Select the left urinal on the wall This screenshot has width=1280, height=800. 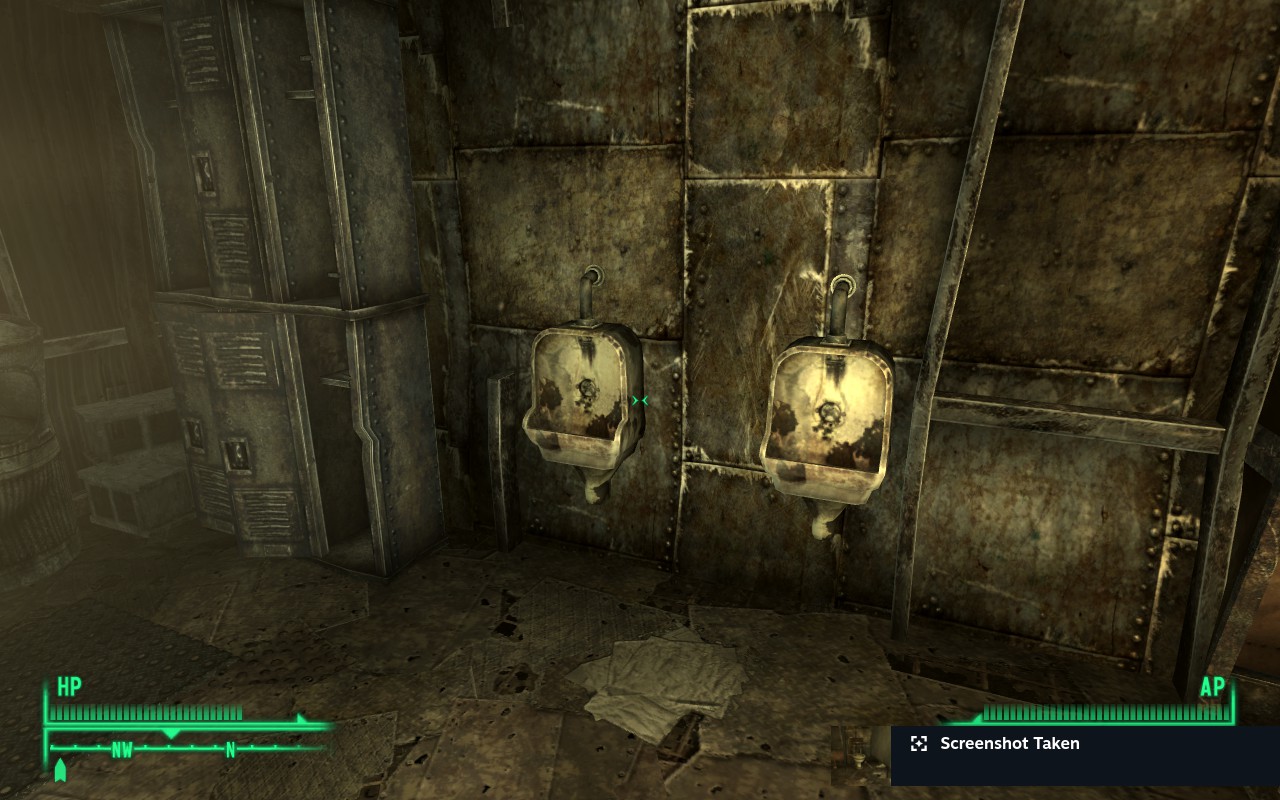tap(582, 400)
